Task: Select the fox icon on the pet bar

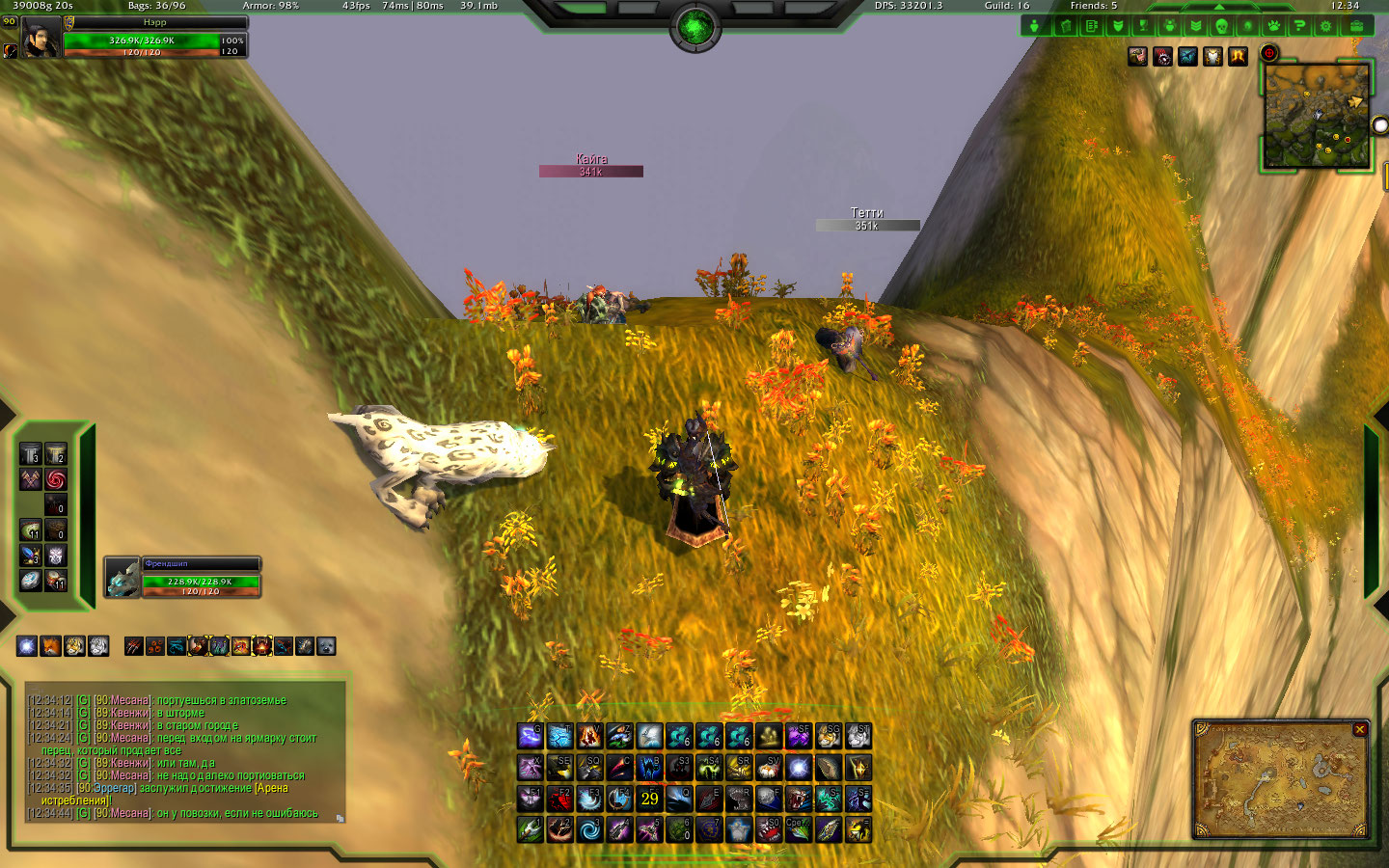Action: pyautogui.click(x=50, y=646)
